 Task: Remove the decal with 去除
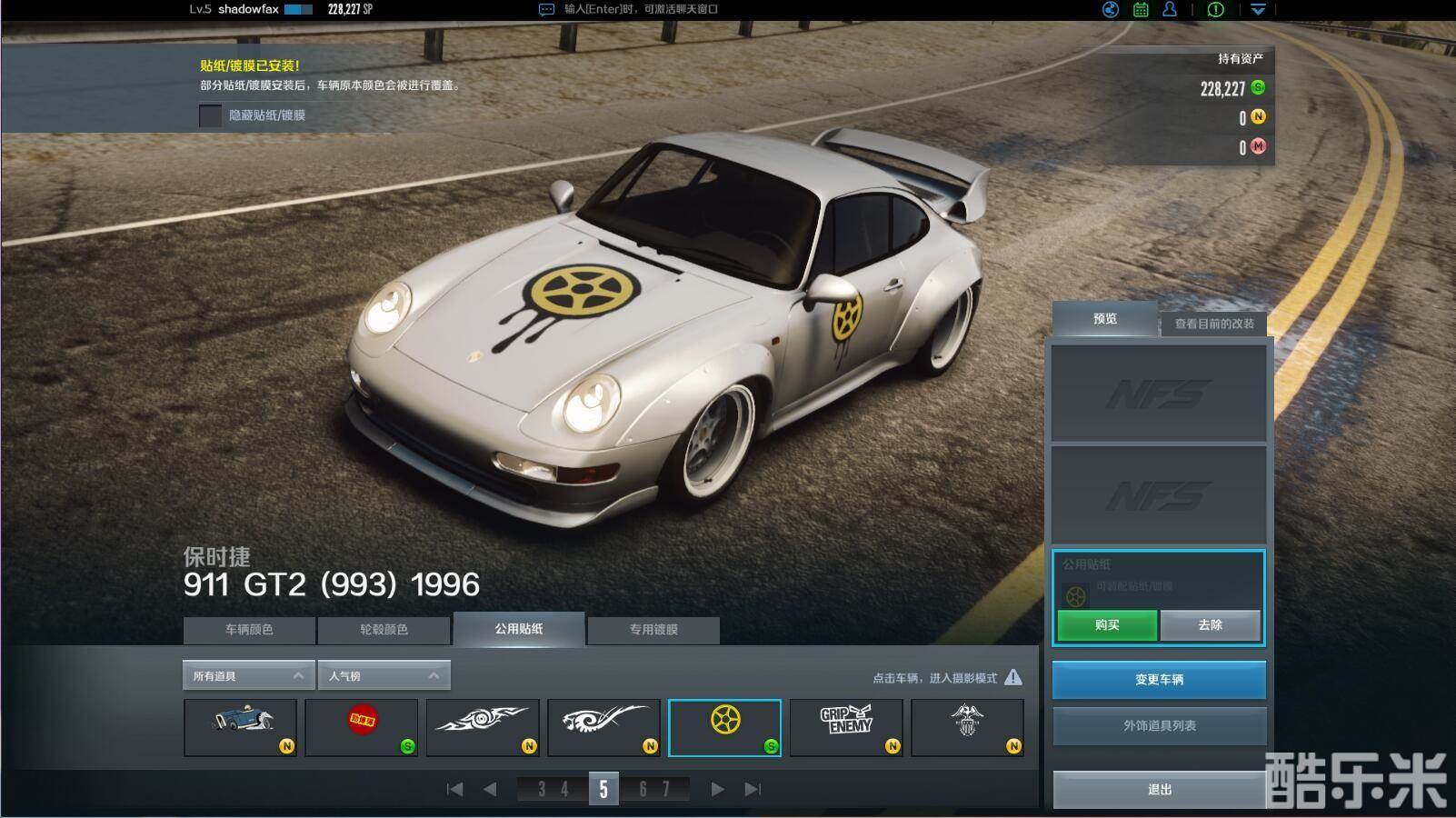[x=1210, y=625]
